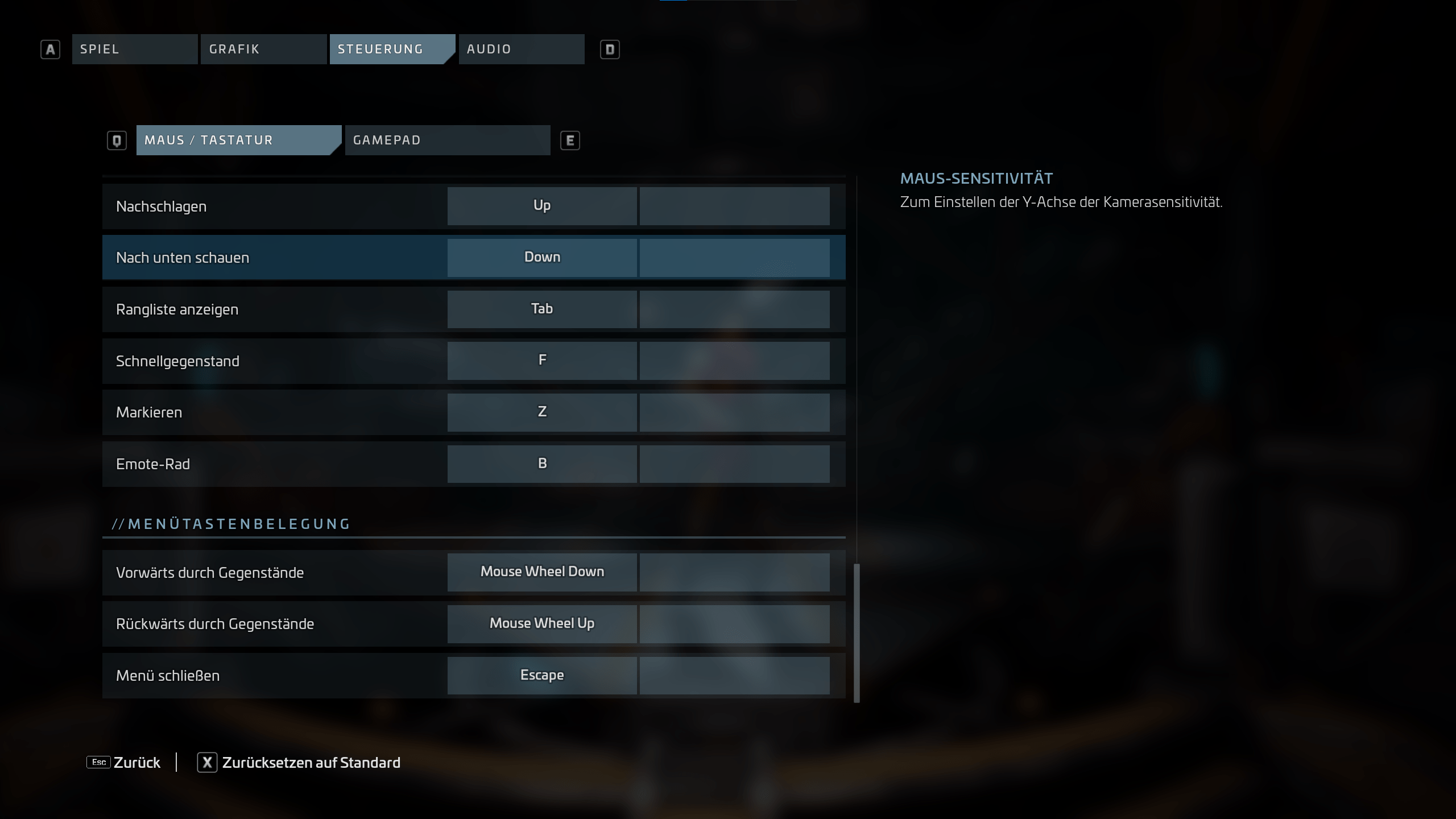Viewport: 1456px width, 819px height.
Task: Go to the Audio tab
Action: click(x=521, y=49)
